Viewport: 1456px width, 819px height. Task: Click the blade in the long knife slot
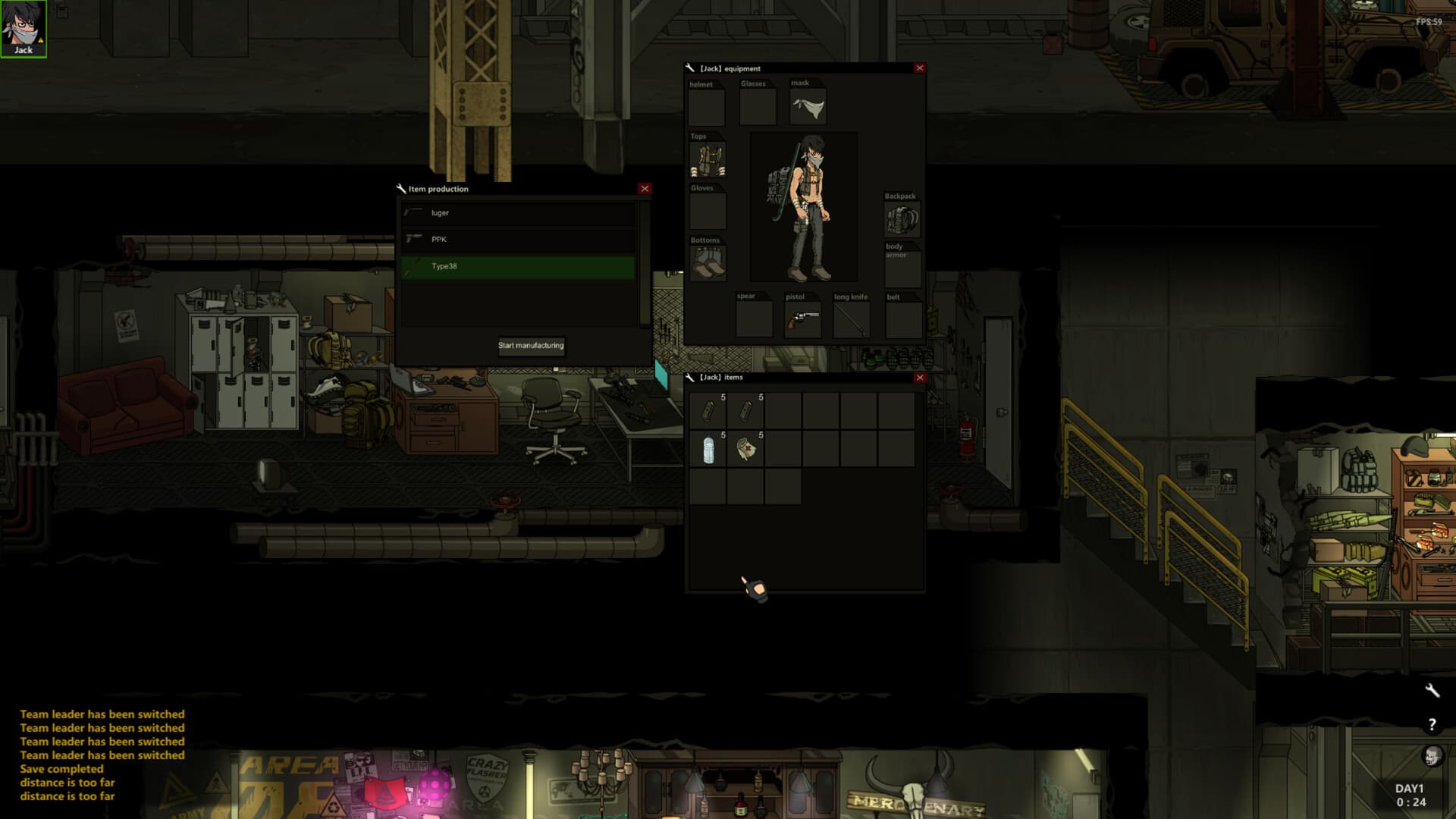tap(852, 319)
